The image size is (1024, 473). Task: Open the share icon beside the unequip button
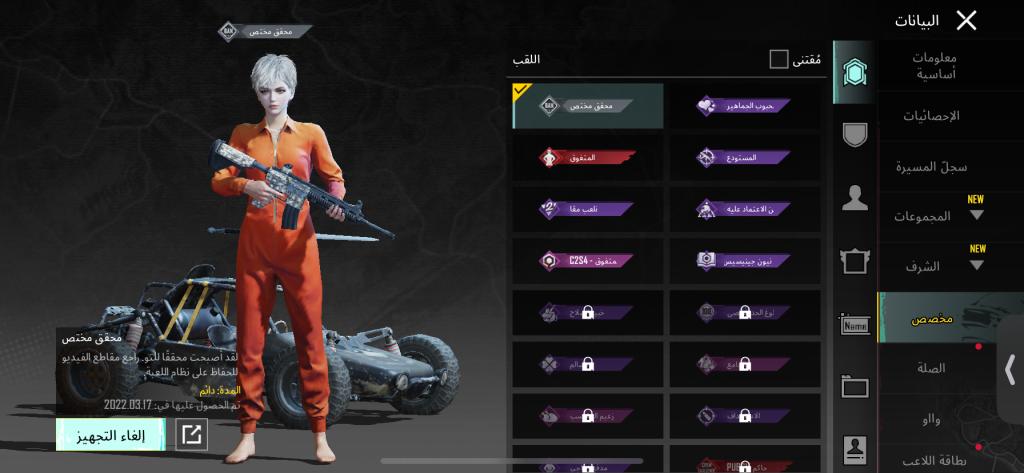click(191, 434)
